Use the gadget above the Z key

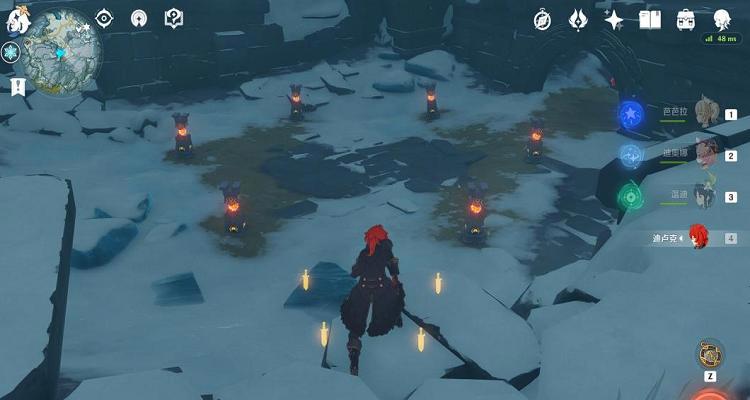[x=710, y=353]
